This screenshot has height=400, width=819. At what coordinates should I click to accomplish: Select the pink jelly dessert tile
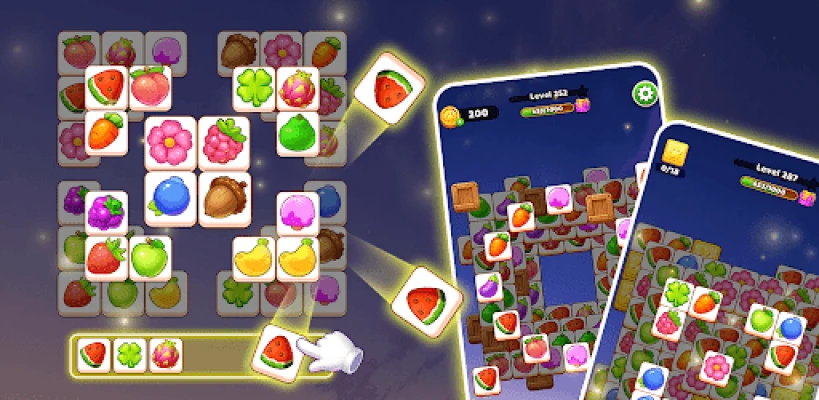(297, 212)
